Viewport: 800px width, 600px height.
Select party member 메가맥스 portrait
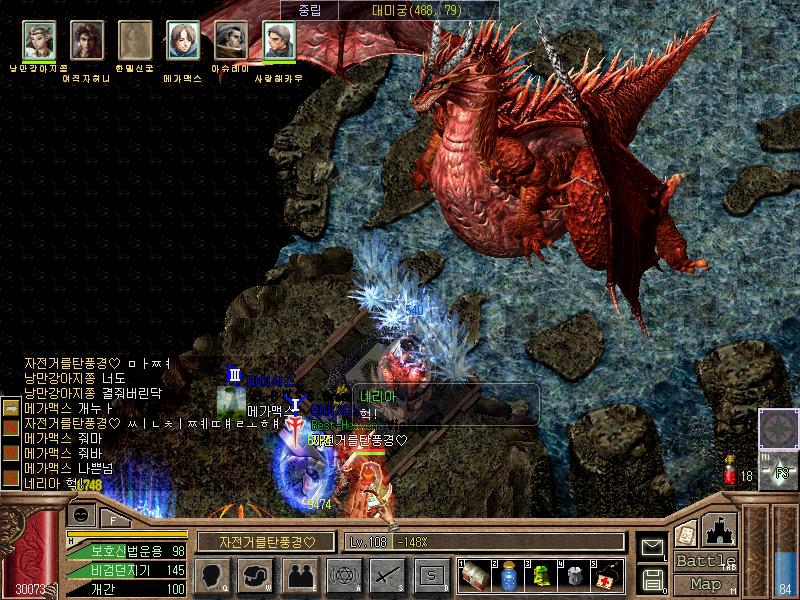[182, 41]
